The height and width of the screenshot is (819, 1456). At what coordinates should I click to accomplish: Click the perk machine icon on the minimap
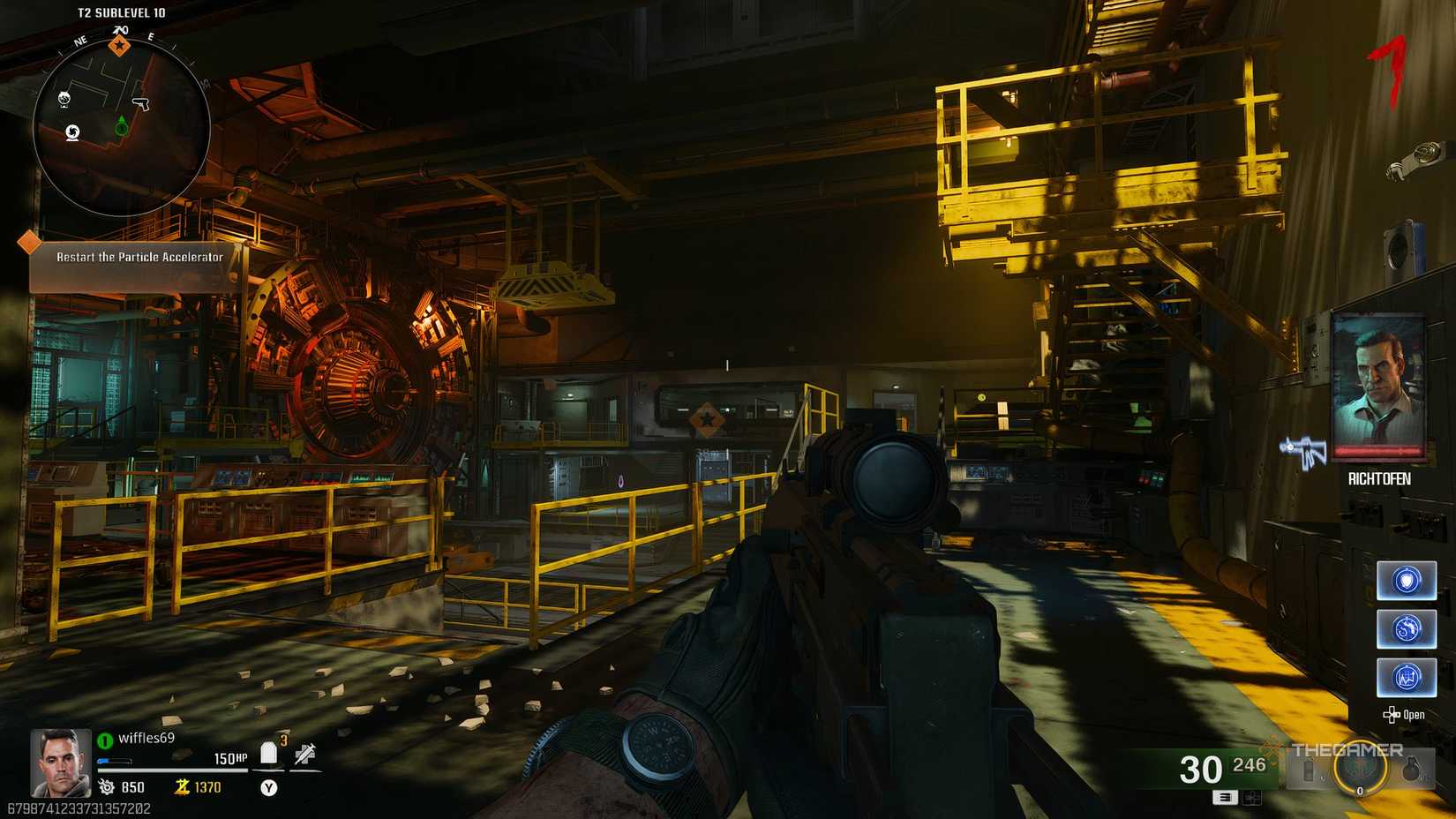click(64, 100)
